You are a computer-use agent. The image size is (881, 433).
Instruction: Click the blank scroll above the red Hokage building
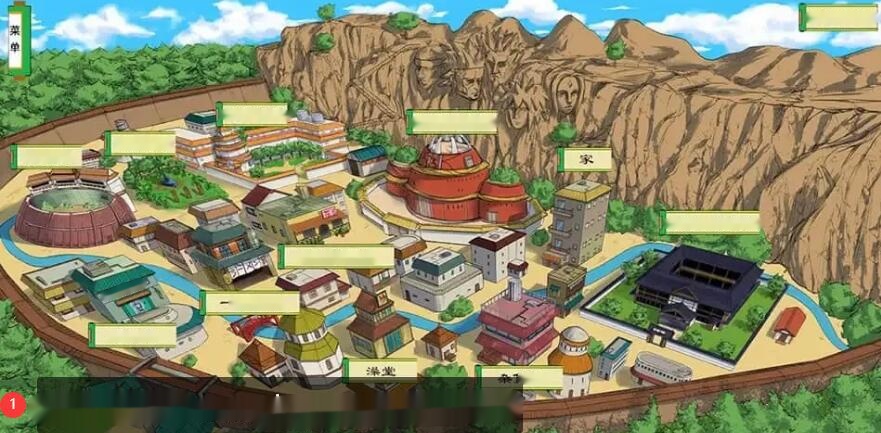(x=452, y=122)
